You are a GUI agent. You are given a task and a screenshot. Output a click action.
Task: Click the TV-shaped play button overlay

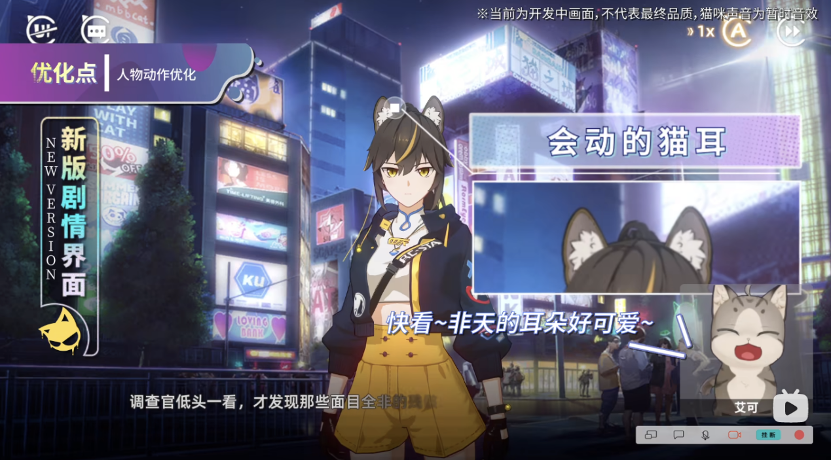790,406
